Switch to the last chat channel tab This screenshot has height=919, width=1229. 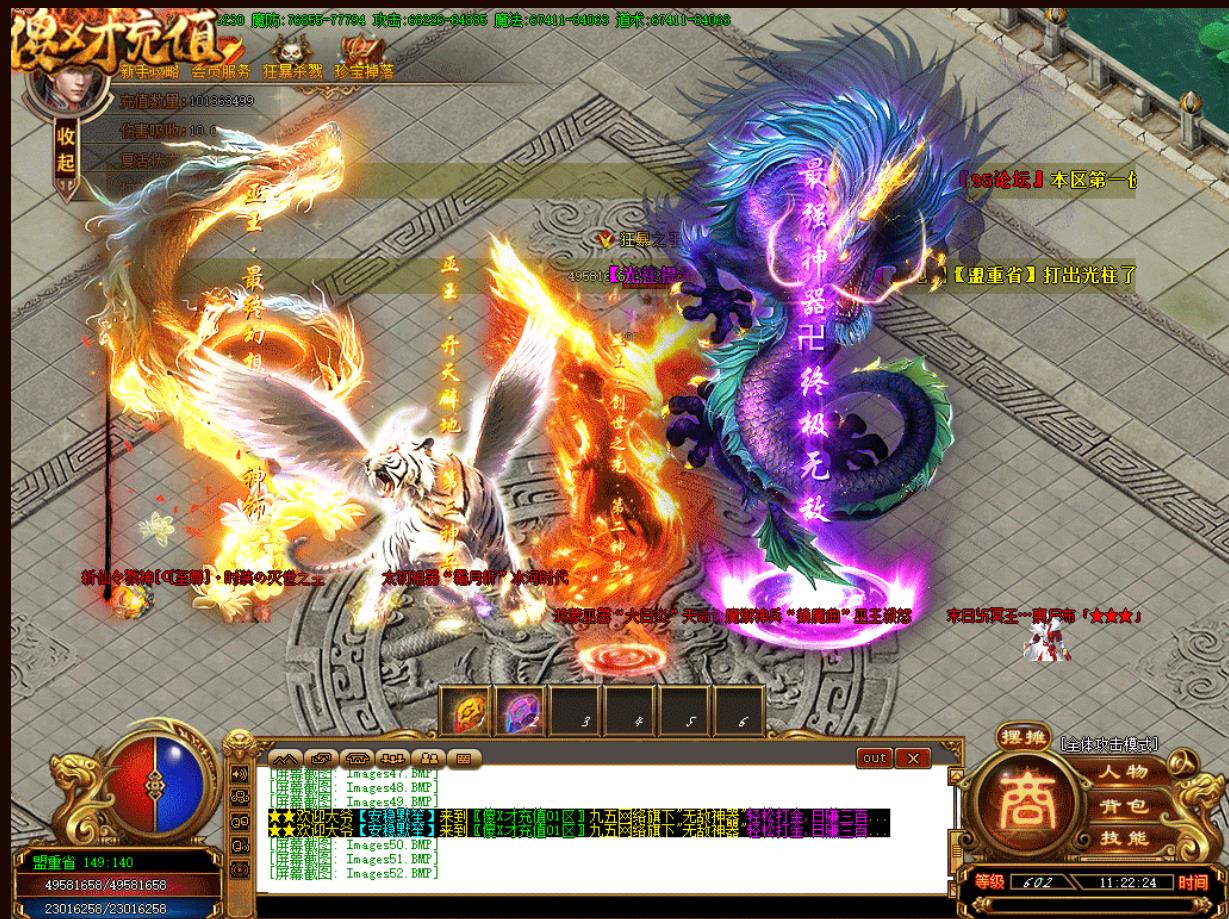pyautogui.click(x=463, y=758)
